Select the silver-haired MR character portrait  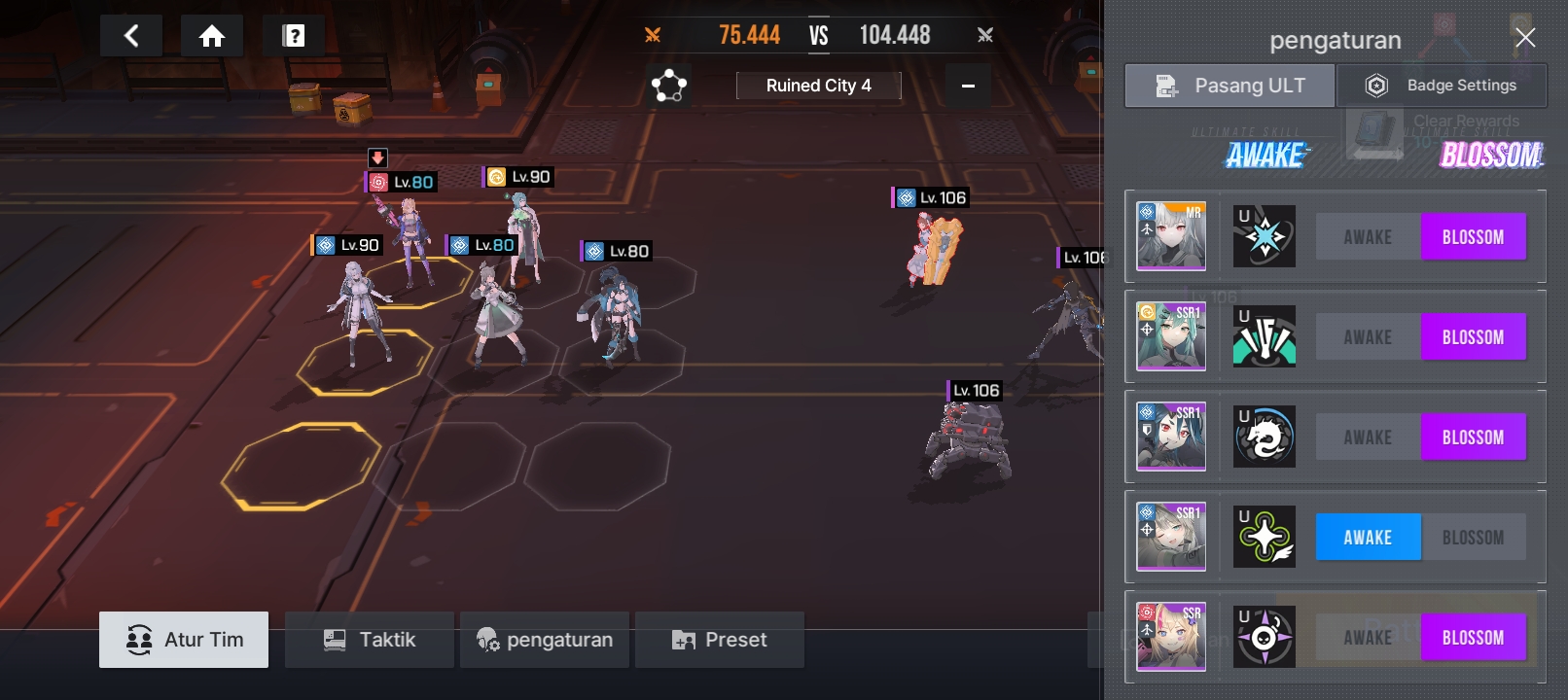1171,236
